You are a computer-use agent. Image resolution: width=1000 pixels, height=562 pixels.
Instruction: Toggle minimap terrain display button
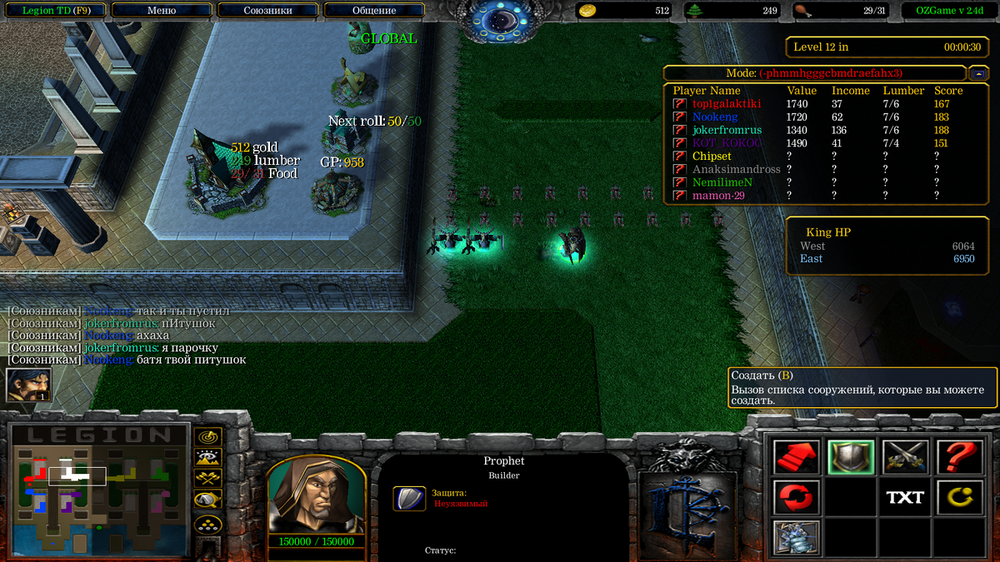point(208,458)
